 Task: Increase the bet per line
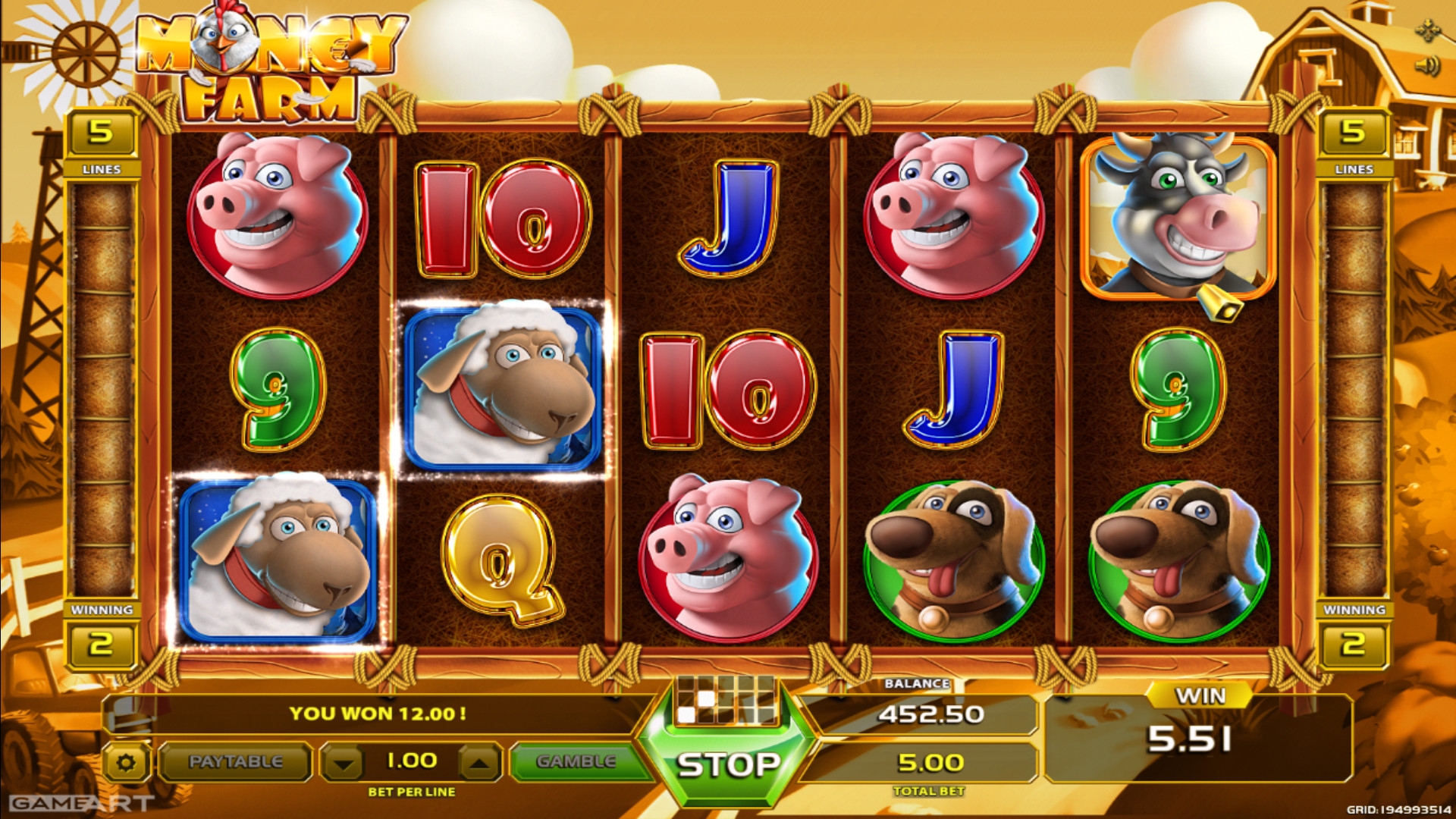(479, 763)
